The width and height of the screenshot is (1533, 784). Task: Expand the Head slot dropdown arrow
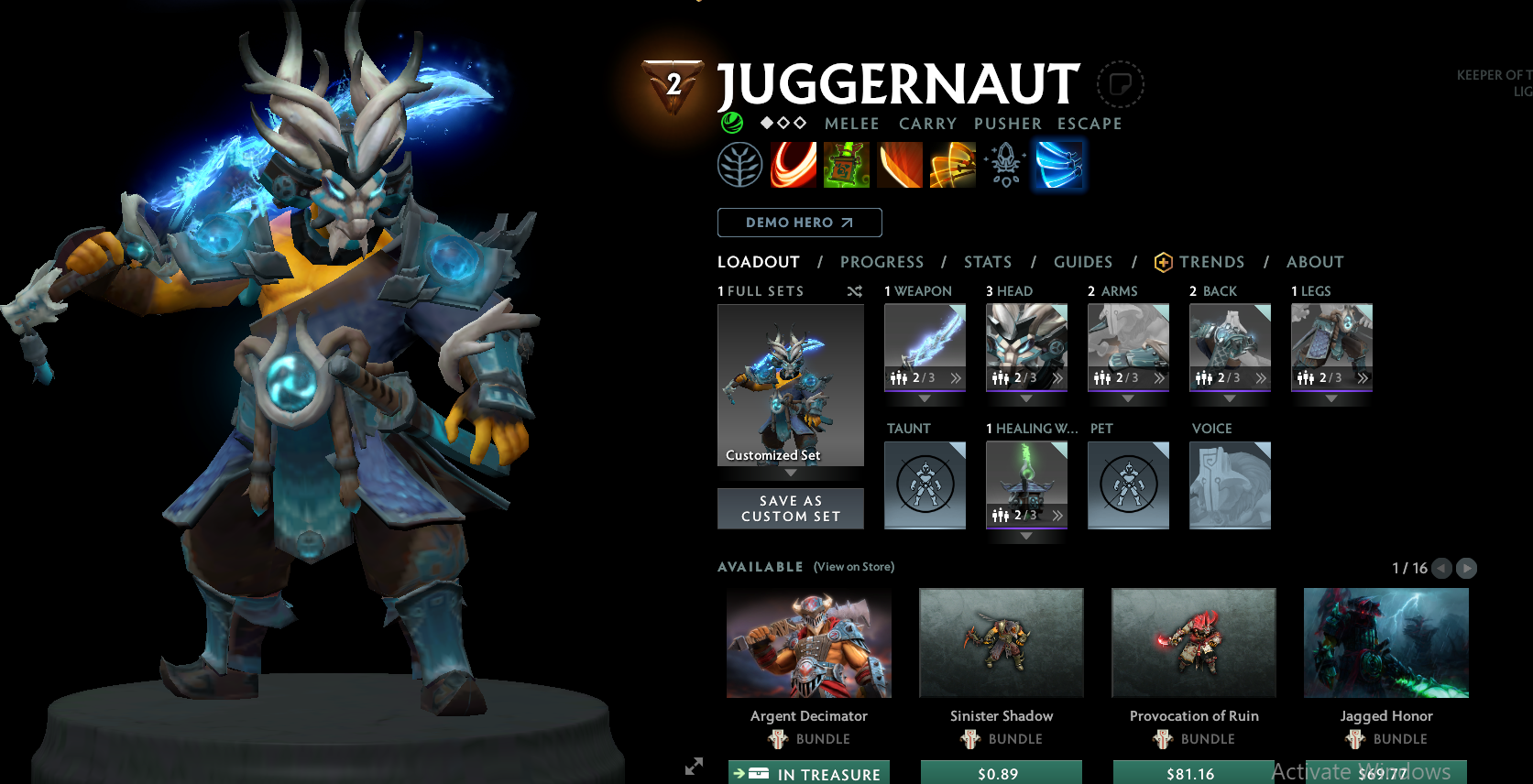[1026, 398]
